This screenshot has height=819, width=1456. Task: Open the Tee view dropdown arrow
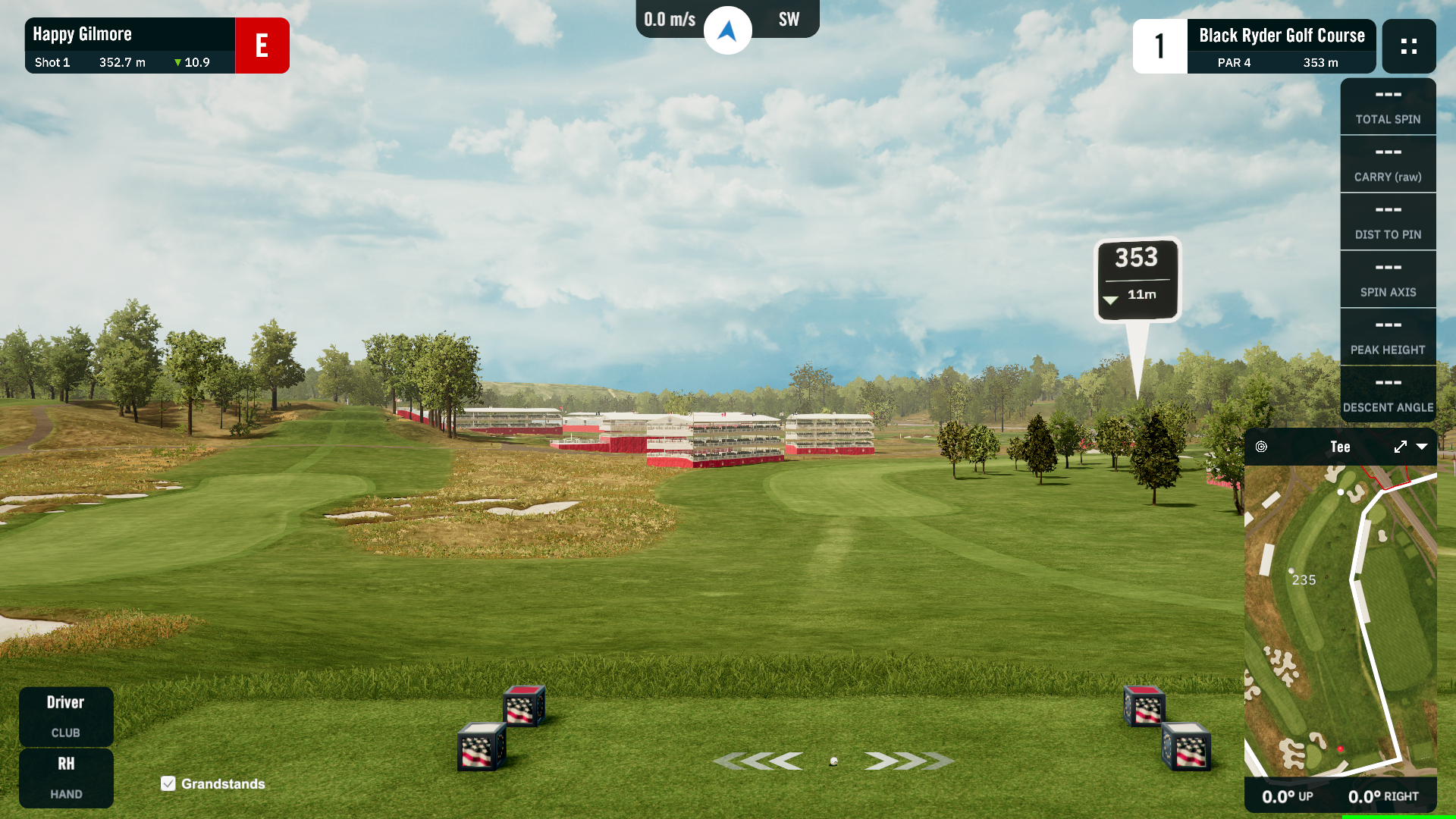point(1422,447)
